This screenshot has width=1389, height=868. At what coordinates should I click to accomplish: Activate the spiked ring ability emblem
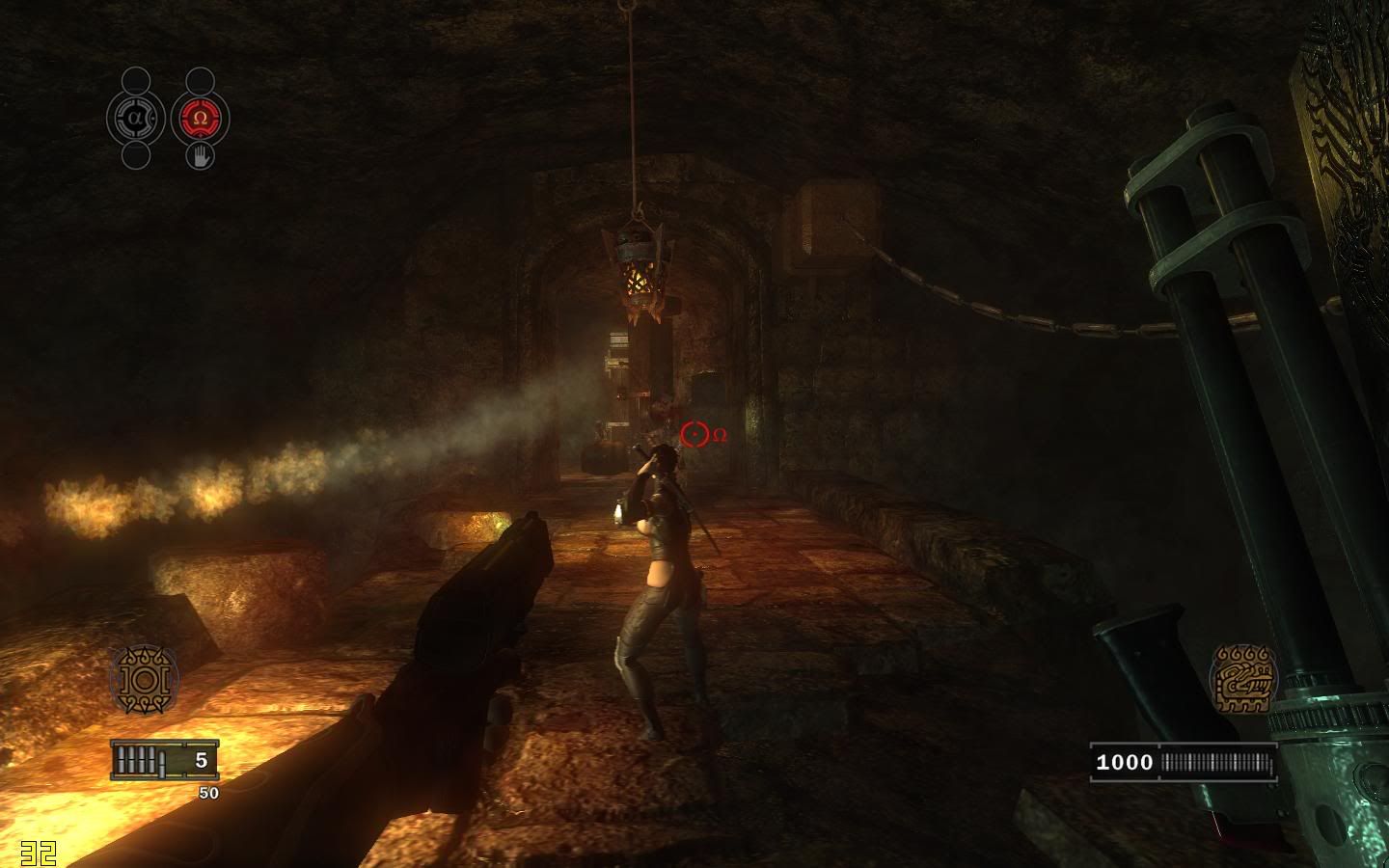click(144, 680)
